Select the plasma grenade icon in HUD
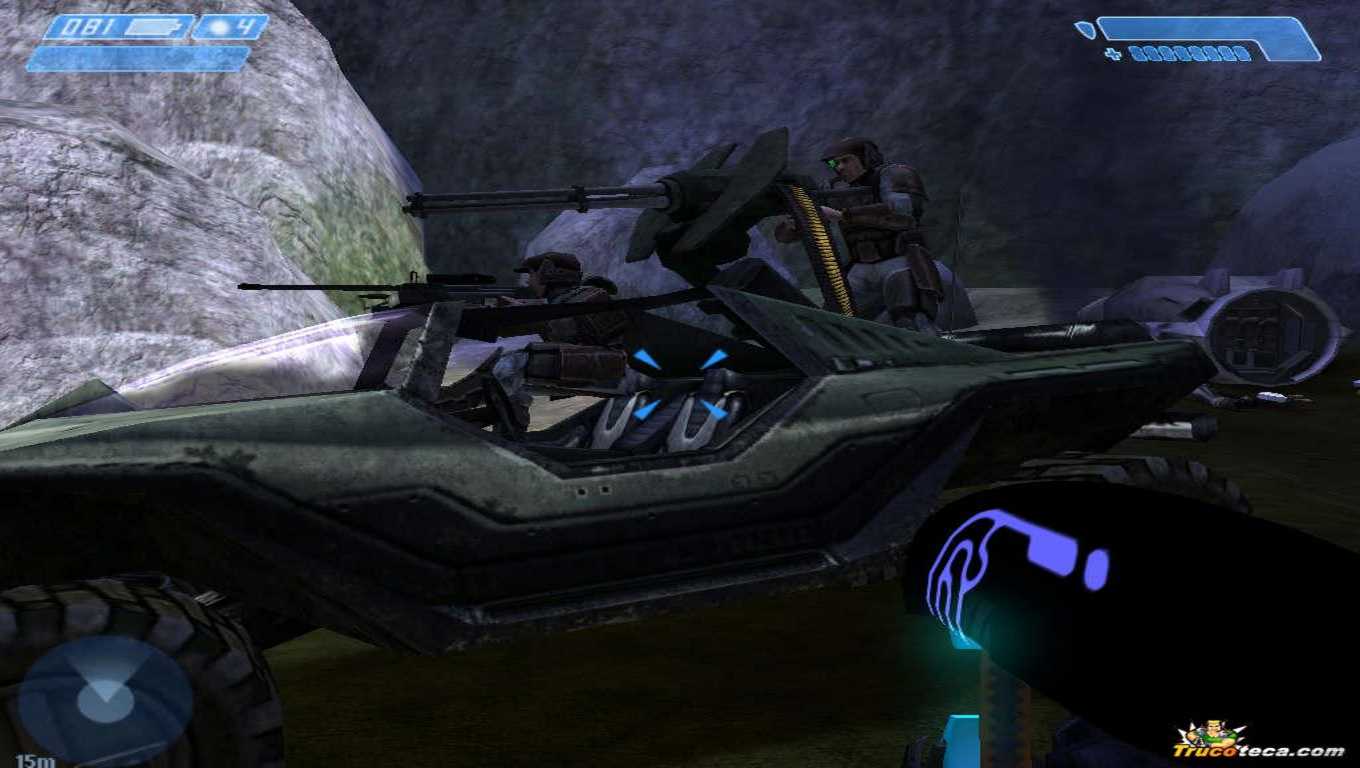This screenshot has height=768, width=1360. (218, 25)
